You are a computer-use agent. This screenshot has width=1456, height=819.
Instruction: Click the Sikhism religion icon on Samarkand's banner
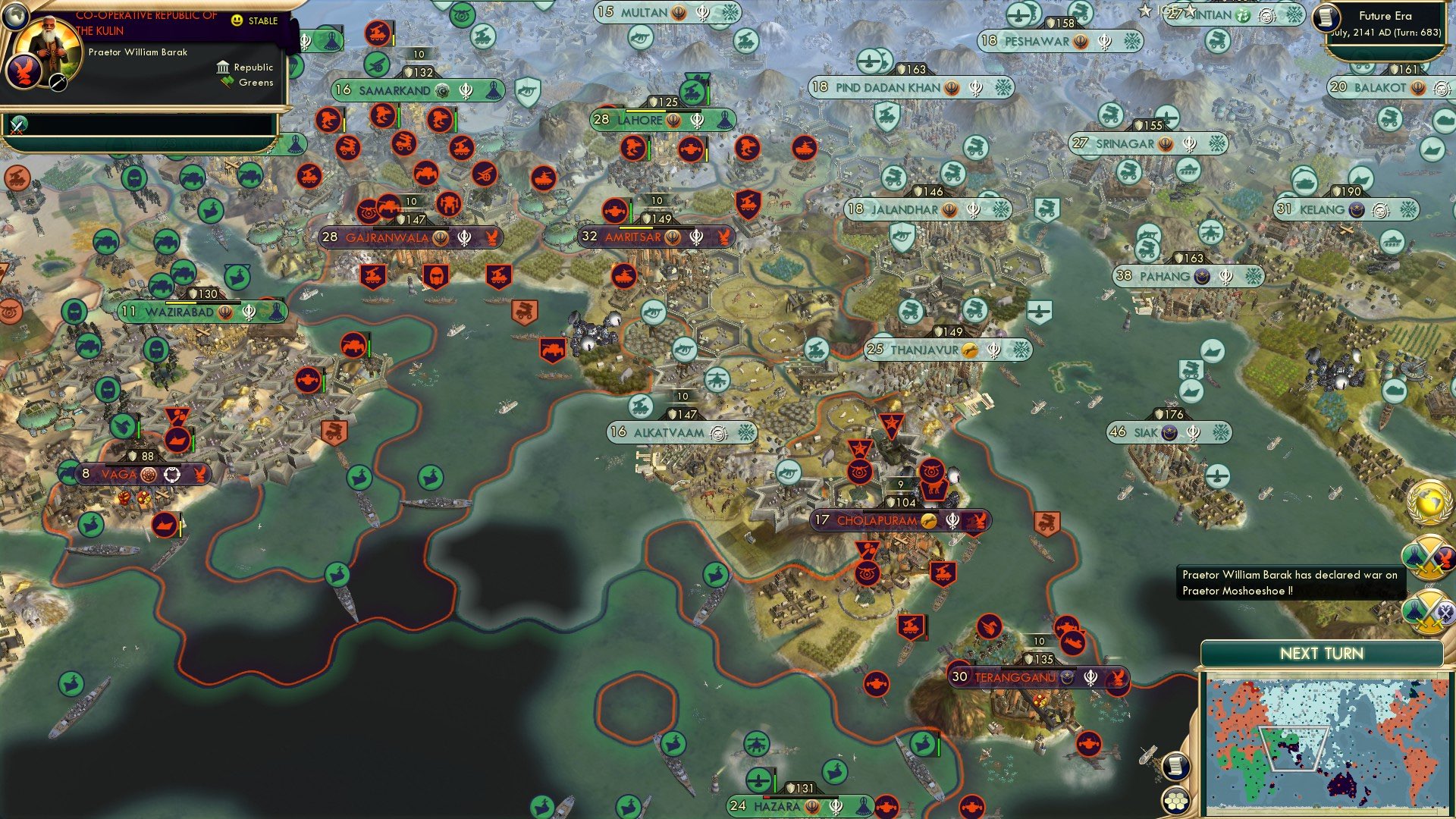tap(465, 89)
